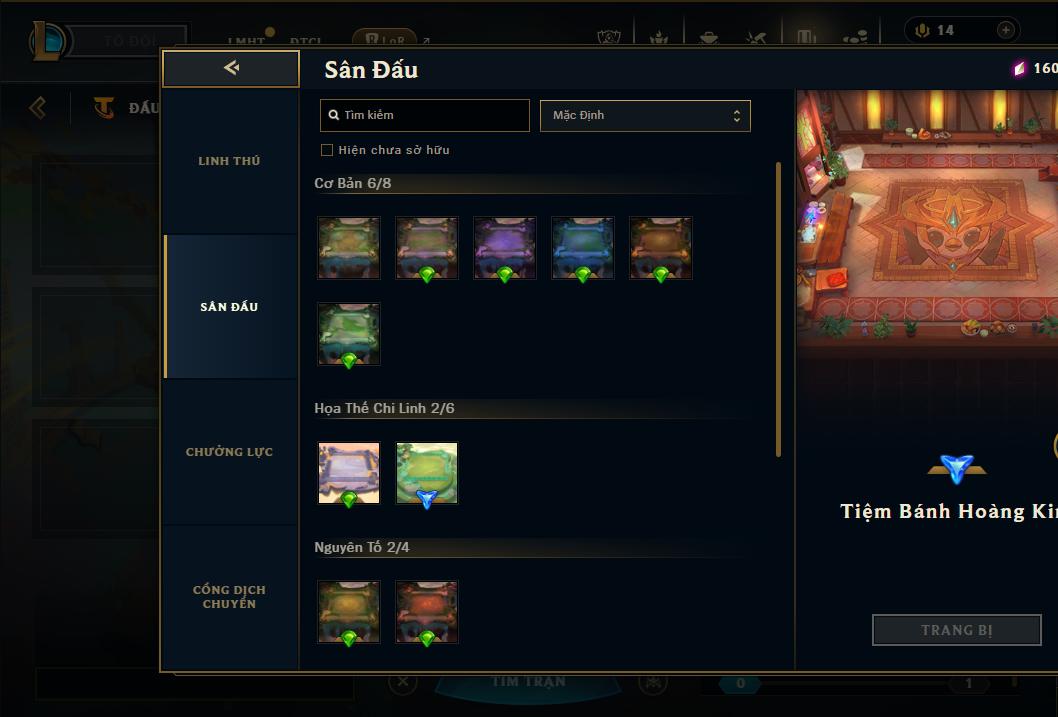The image size is (1058, 717).
Task: Open the Cổng Dịch Chuyển tab
Action: tap(229, 597)
